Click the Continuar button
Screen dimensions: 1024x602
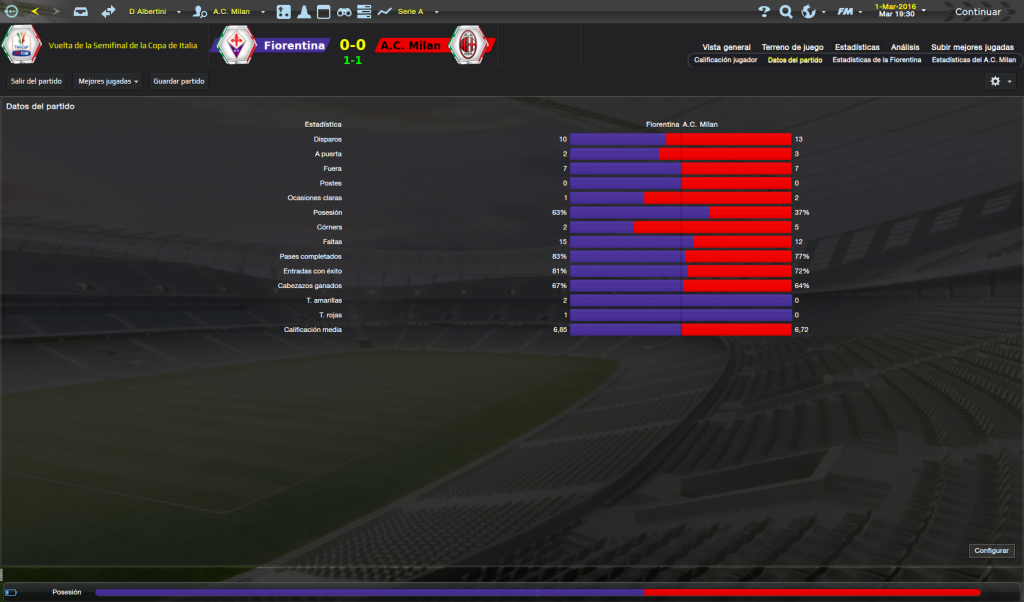pos(977,12)
